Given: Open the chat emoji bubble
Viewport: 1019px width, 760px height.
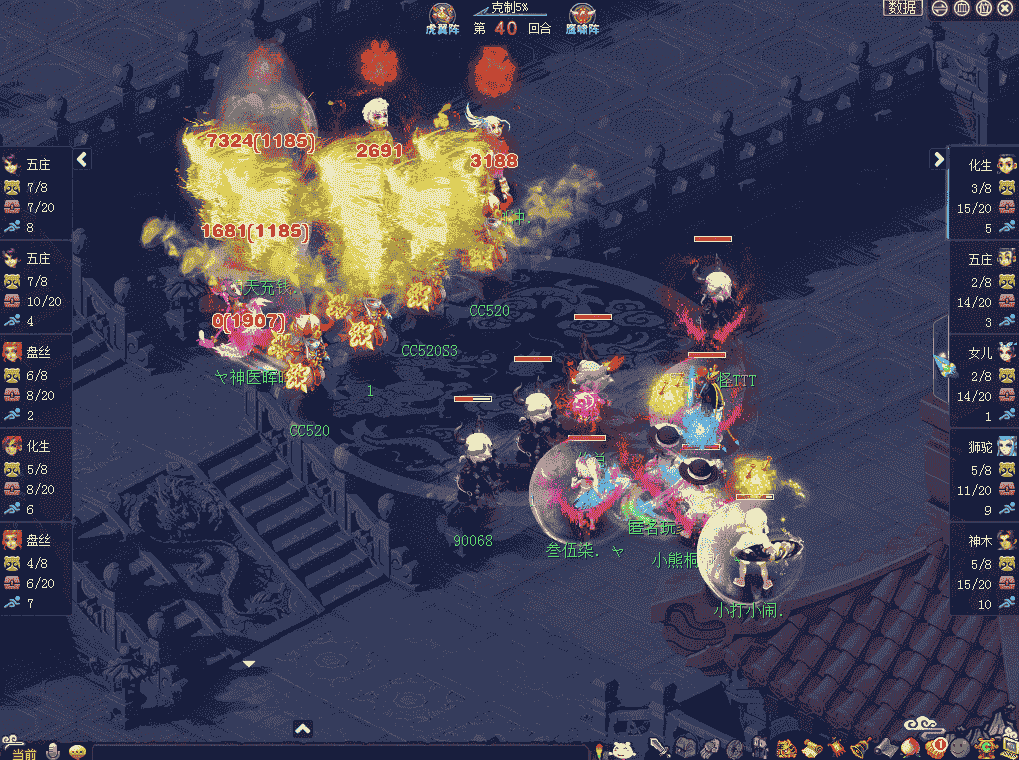Looking at the screenshot, I should (x=77, y=751).
